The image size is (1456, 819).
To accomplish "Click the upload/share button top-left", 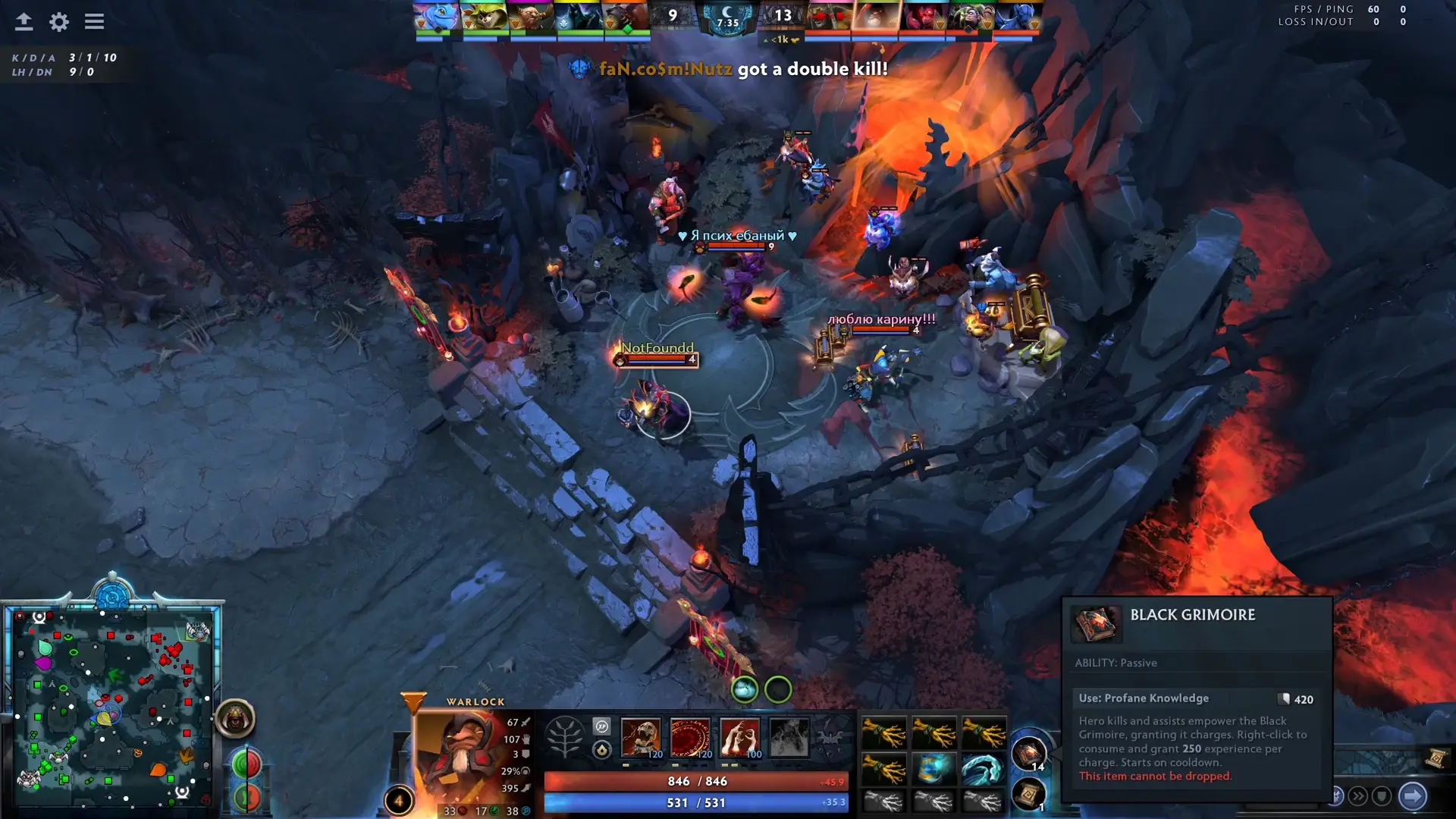I will pyautogui.click(x=24, y=21).
